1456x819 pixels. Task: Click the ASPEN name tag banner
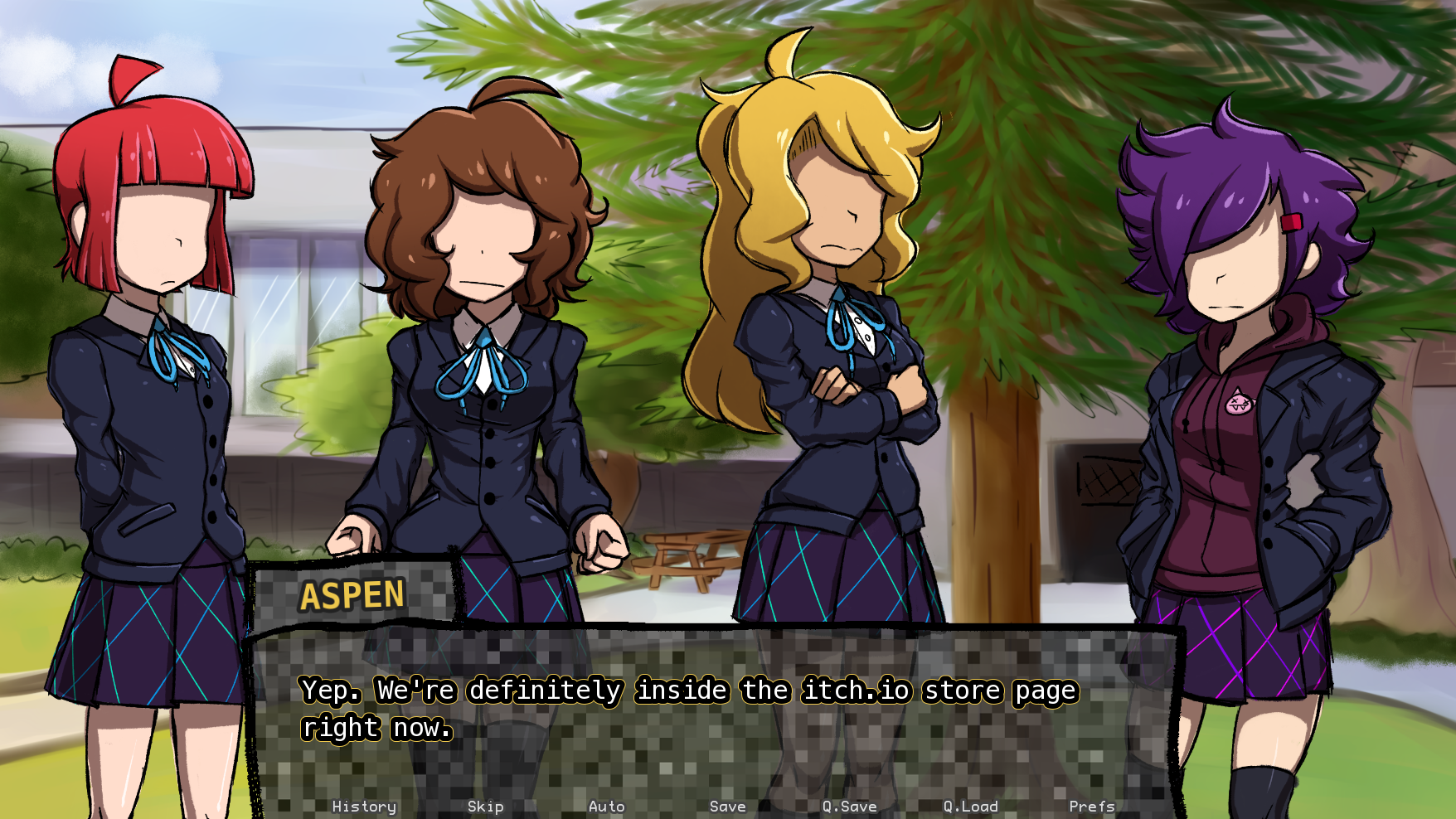(352, 594)
